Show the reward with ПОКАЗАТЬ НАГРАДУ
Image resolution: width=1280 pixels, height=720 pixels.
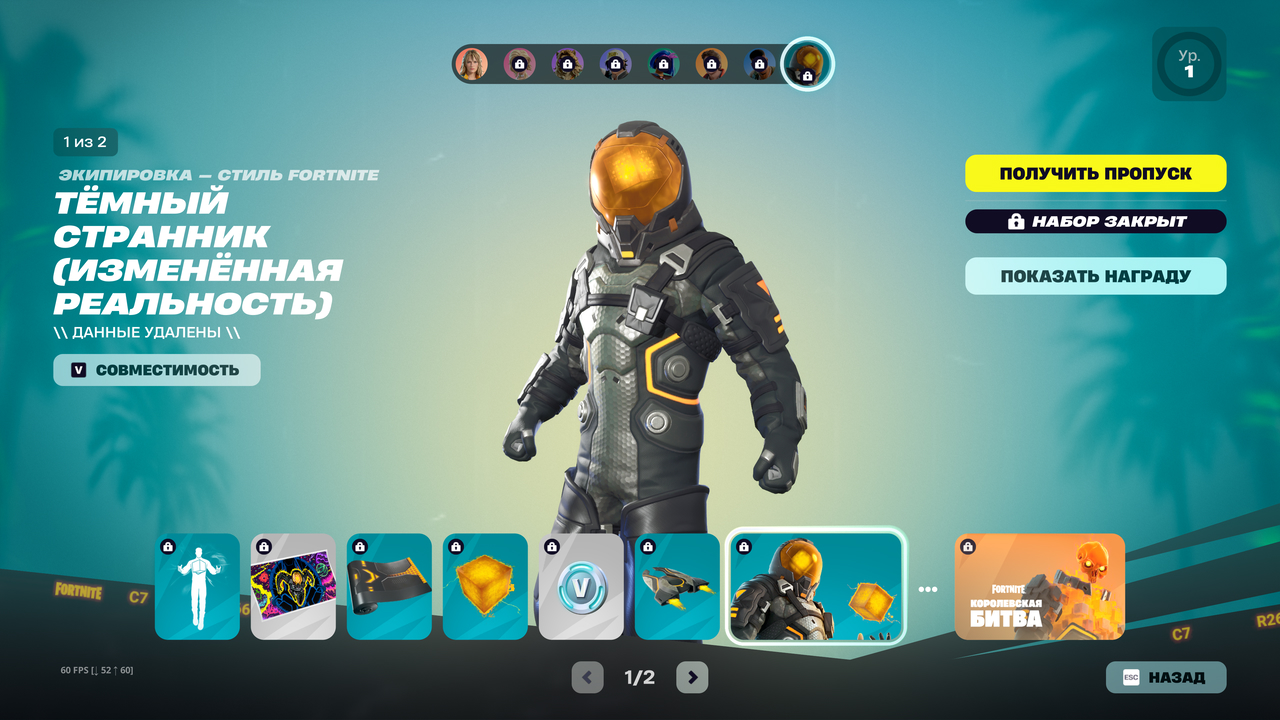point(1095,276)
